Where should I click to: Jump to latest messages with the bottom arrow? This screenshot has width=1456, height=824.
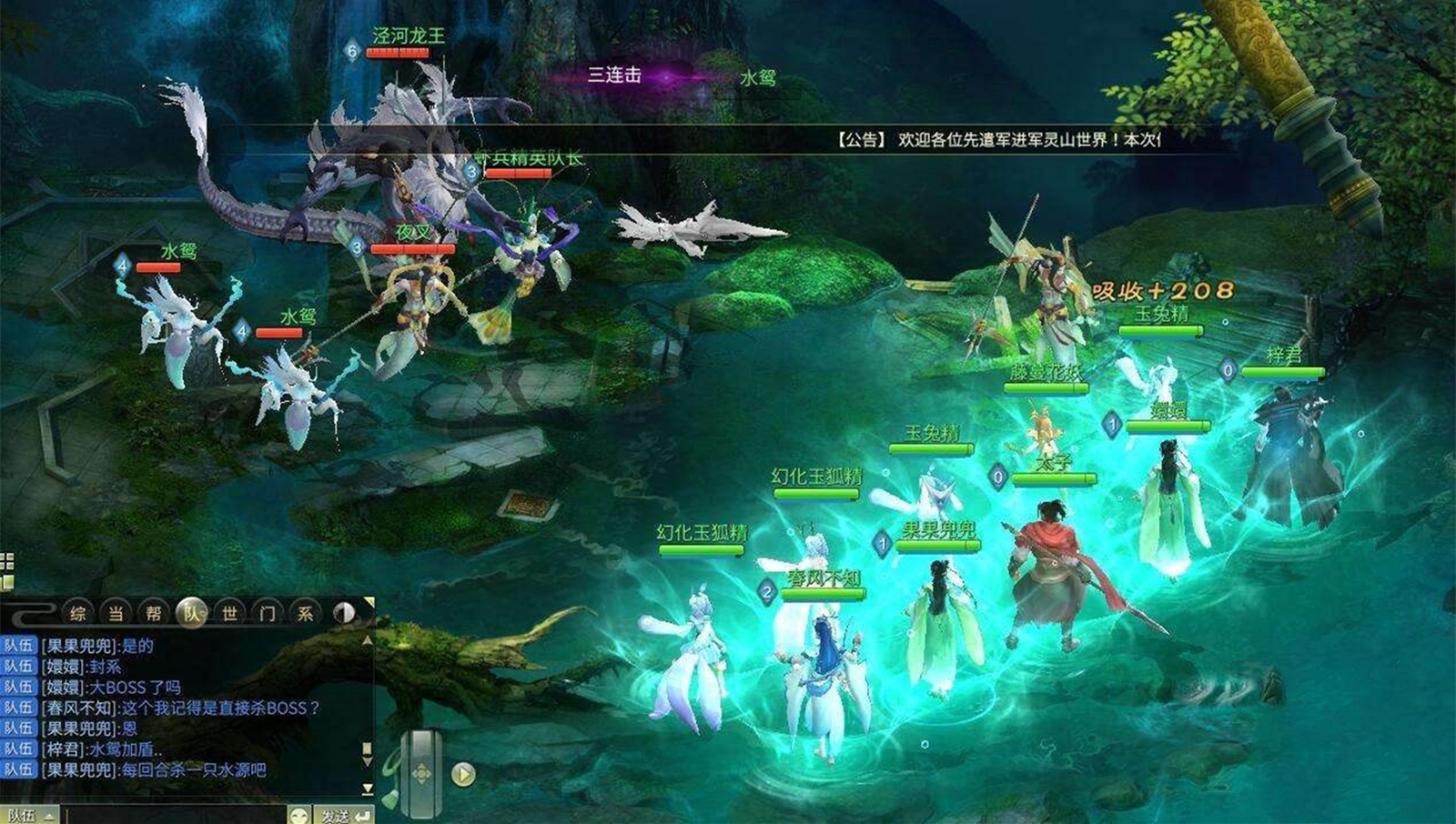(x=368, y=789)
